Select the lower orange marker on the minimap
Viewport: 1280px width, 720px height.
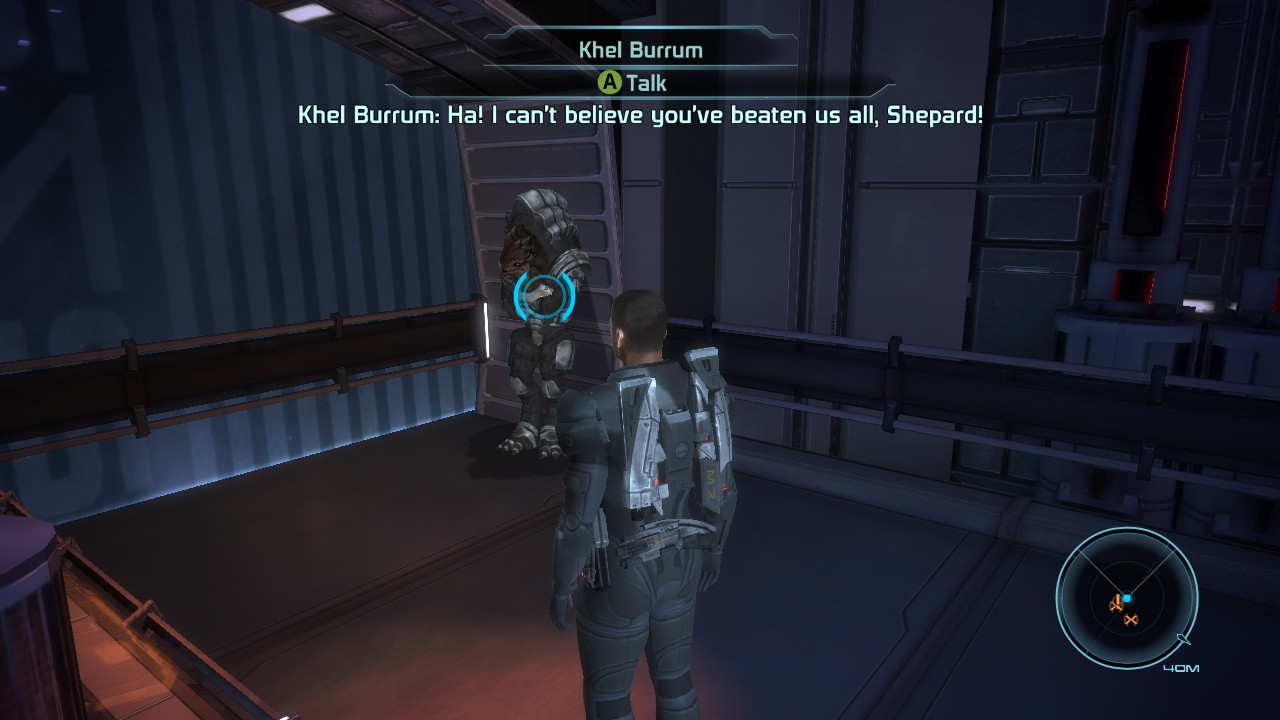click(x=1131, y=619)
